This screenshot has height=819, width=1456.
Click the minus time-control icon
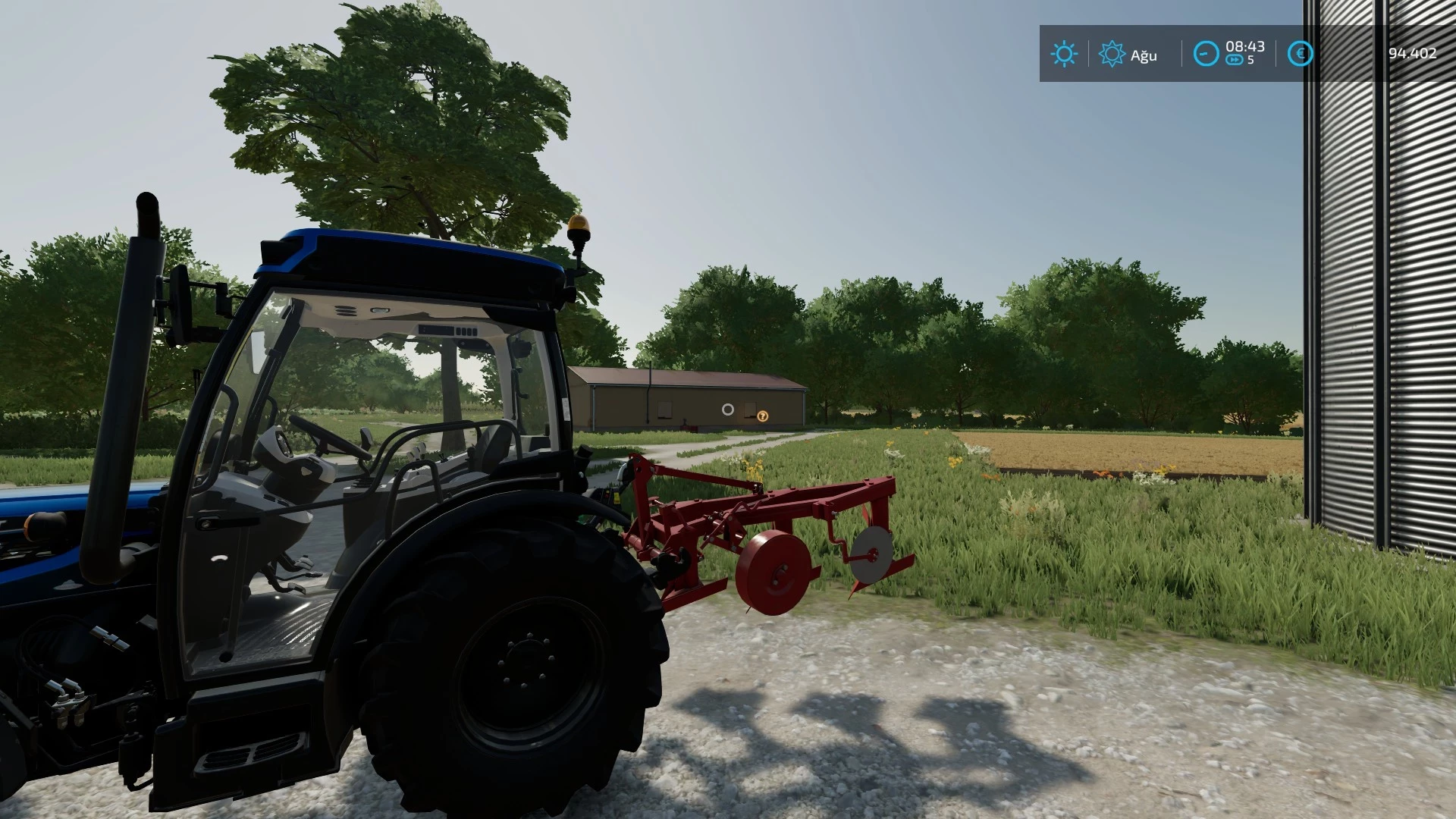click(x=1207, y=52)
